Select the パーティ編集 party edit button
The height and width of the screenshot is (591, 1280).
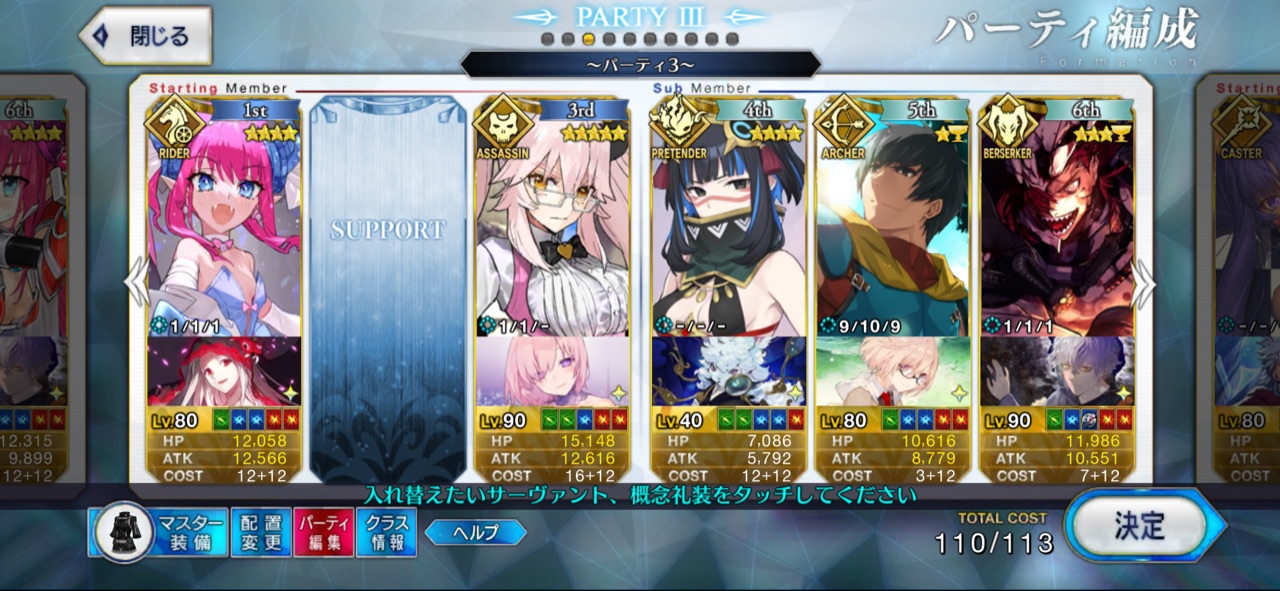pyautogui.click(x=323, y=532)
